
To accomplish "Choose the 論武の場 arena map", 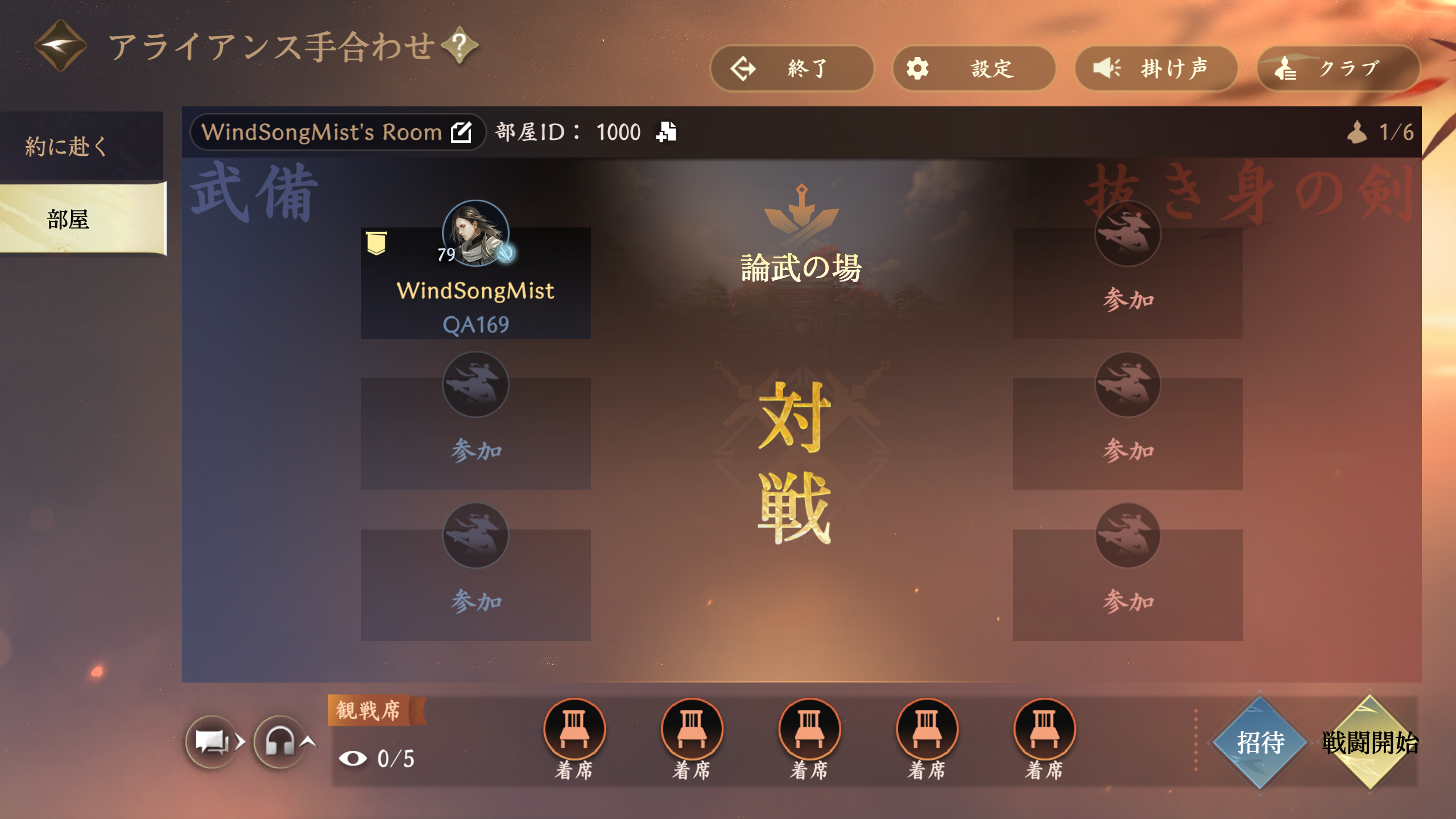I will point(801,267).
